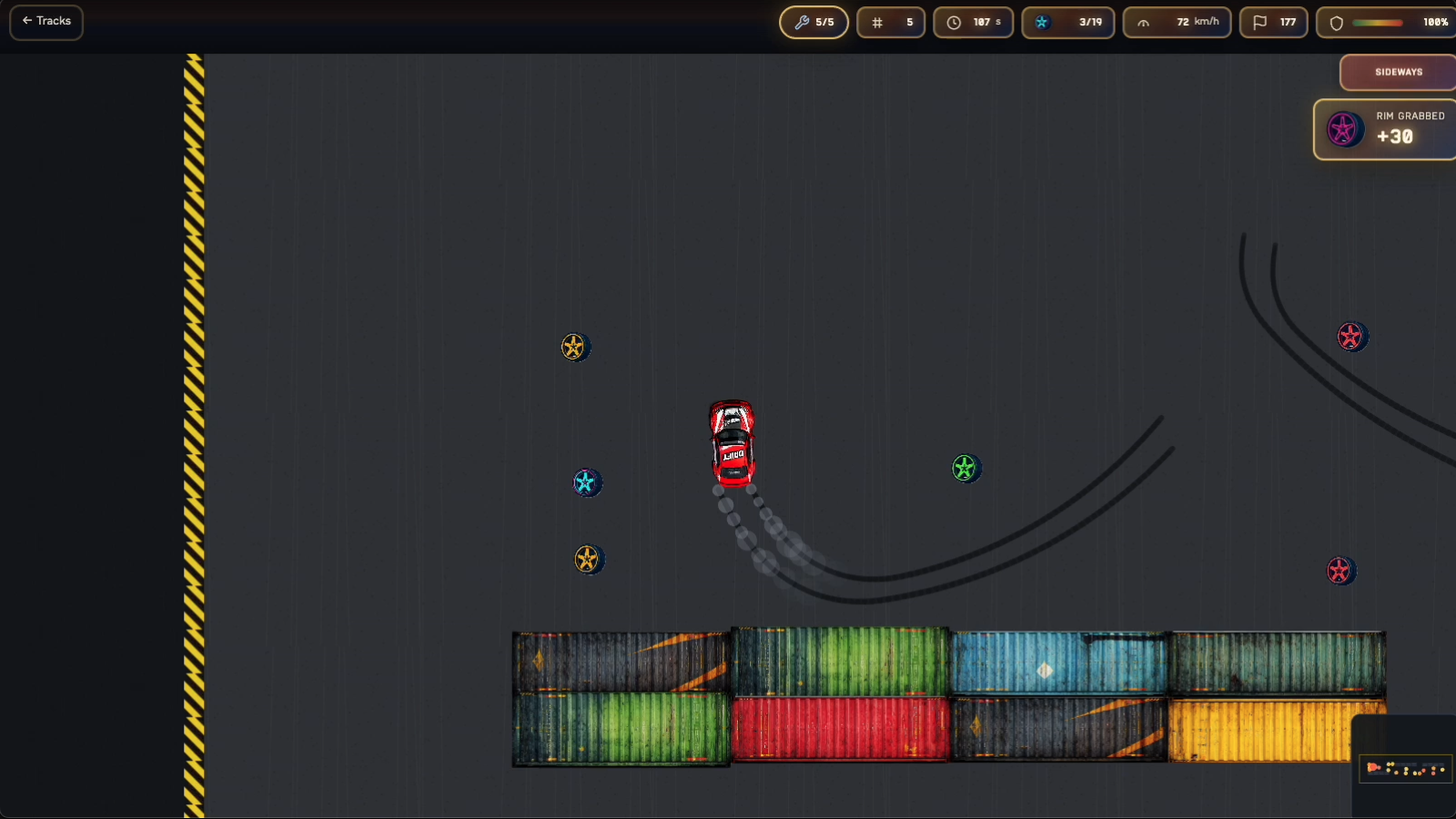Select the cyan rim collectible near the car
The height and width of the screenshot is (819, 1456).
pyautogui.click(x=587, y=482)
